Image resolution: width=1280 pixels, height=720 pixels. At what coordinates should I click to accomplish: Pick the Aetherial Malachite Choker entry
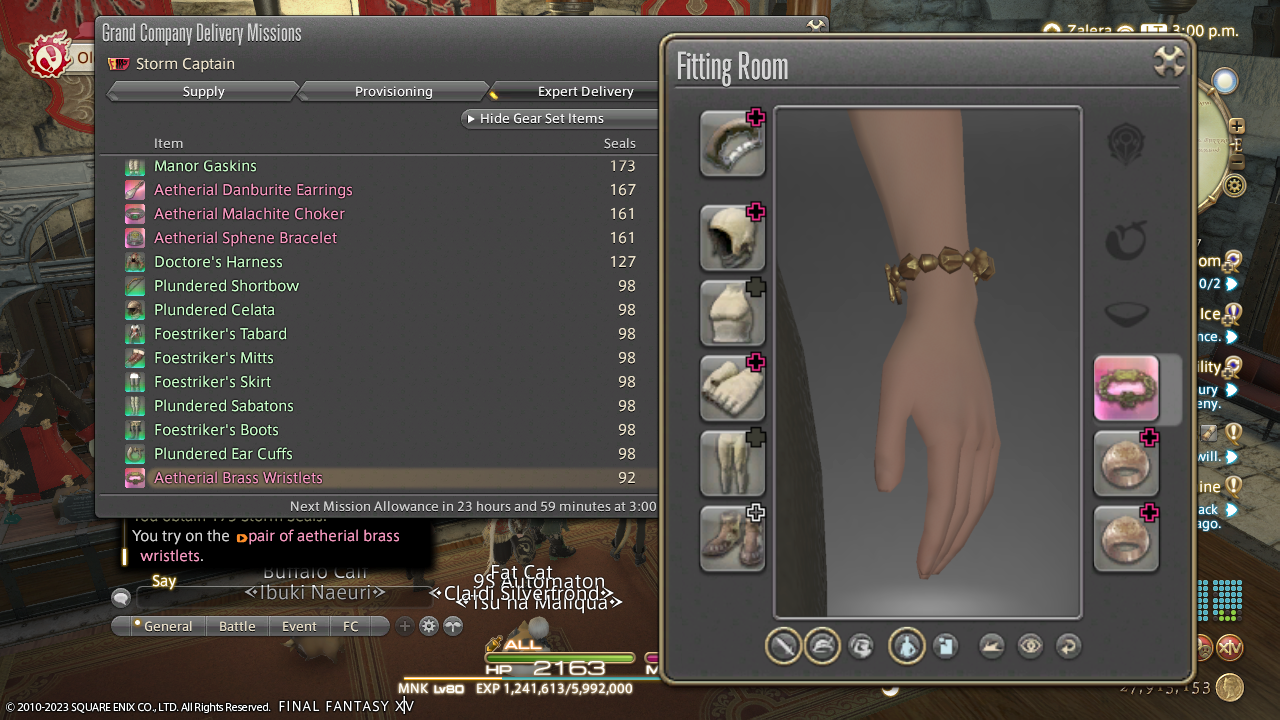249,214
